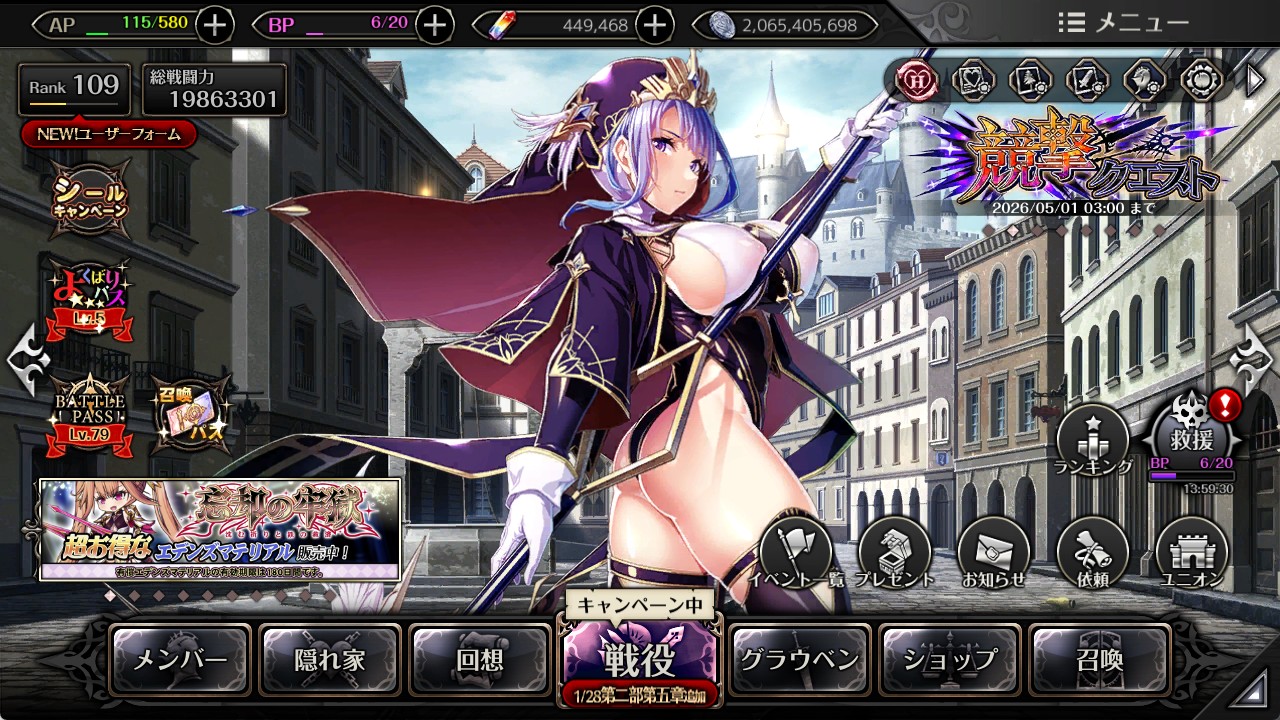Add BP with the plus button
Screen dimensions: 1280x720
click(x=434, y=25)
